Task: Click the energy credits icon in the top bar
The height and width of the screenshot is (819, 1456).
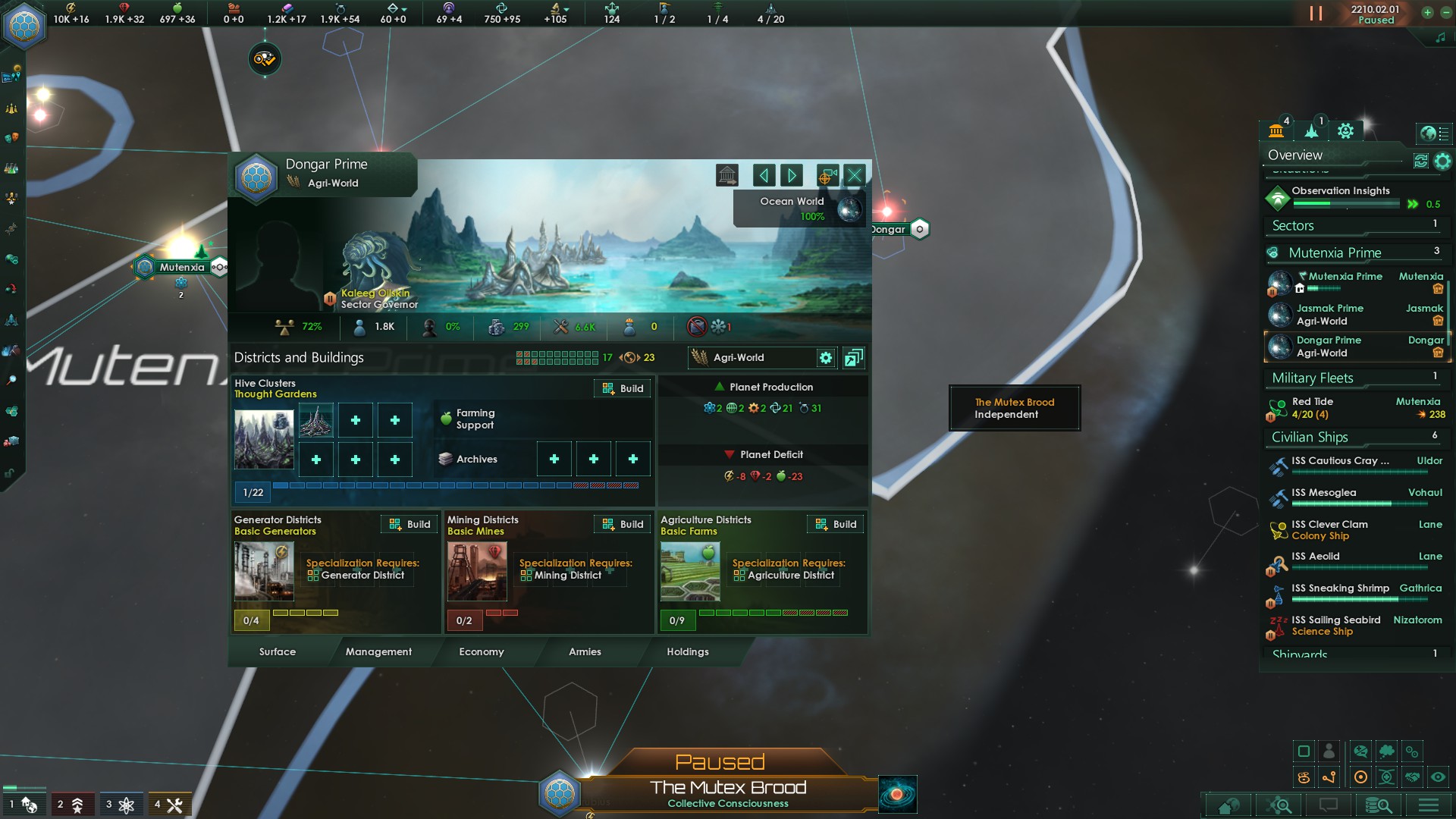Action: pyautogui.click(x=71, y=8)
